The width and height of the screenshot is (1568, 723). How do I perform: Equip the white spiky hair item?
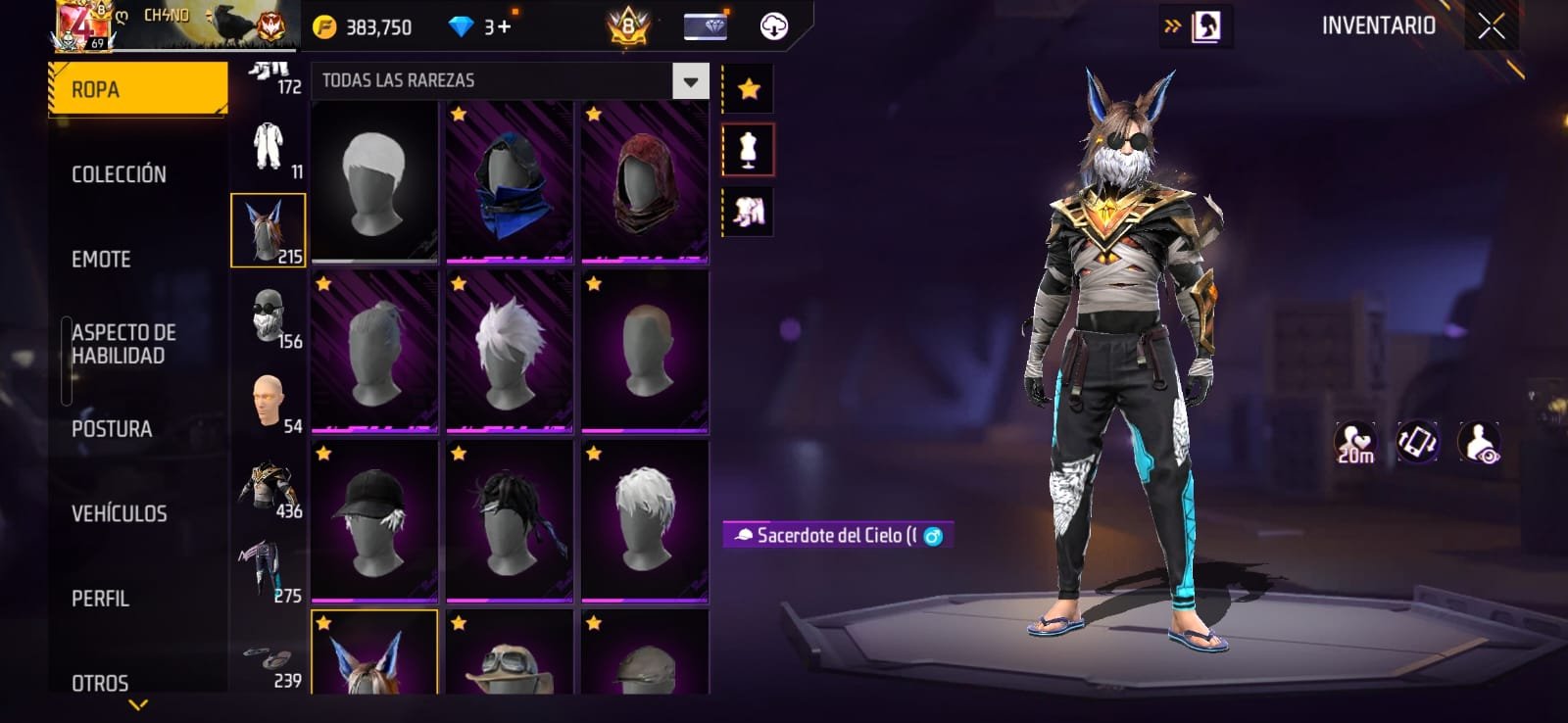[510, 353]
